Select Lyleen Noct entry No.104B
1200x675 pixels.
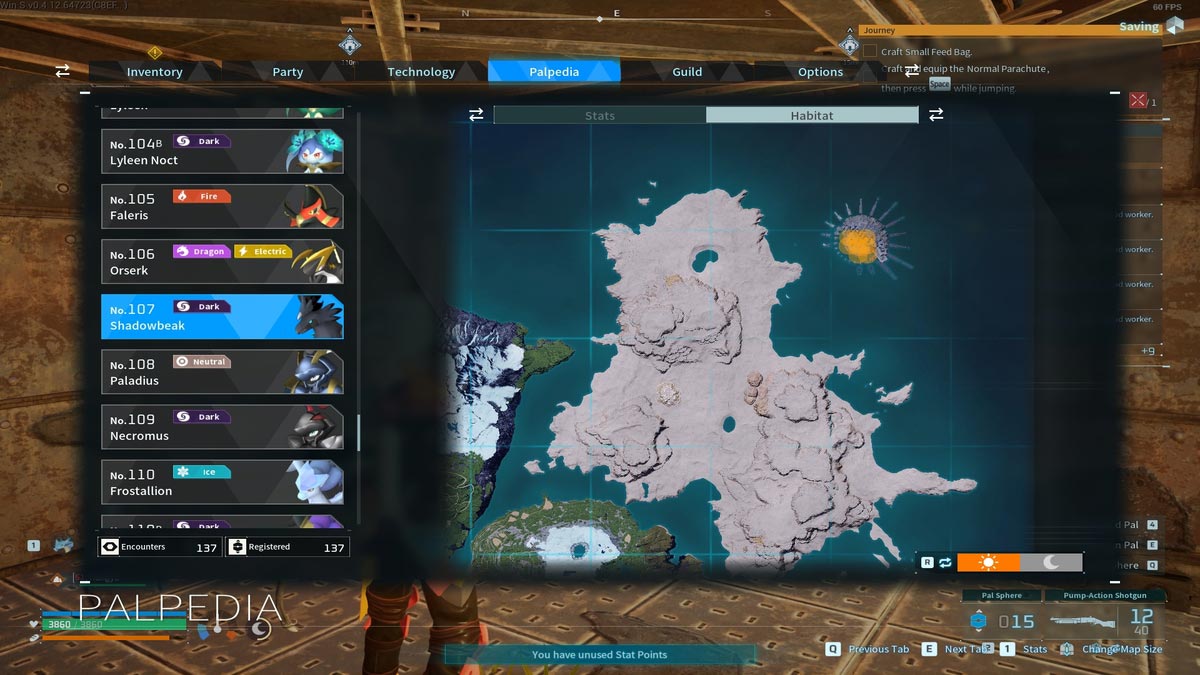[222, 151]
